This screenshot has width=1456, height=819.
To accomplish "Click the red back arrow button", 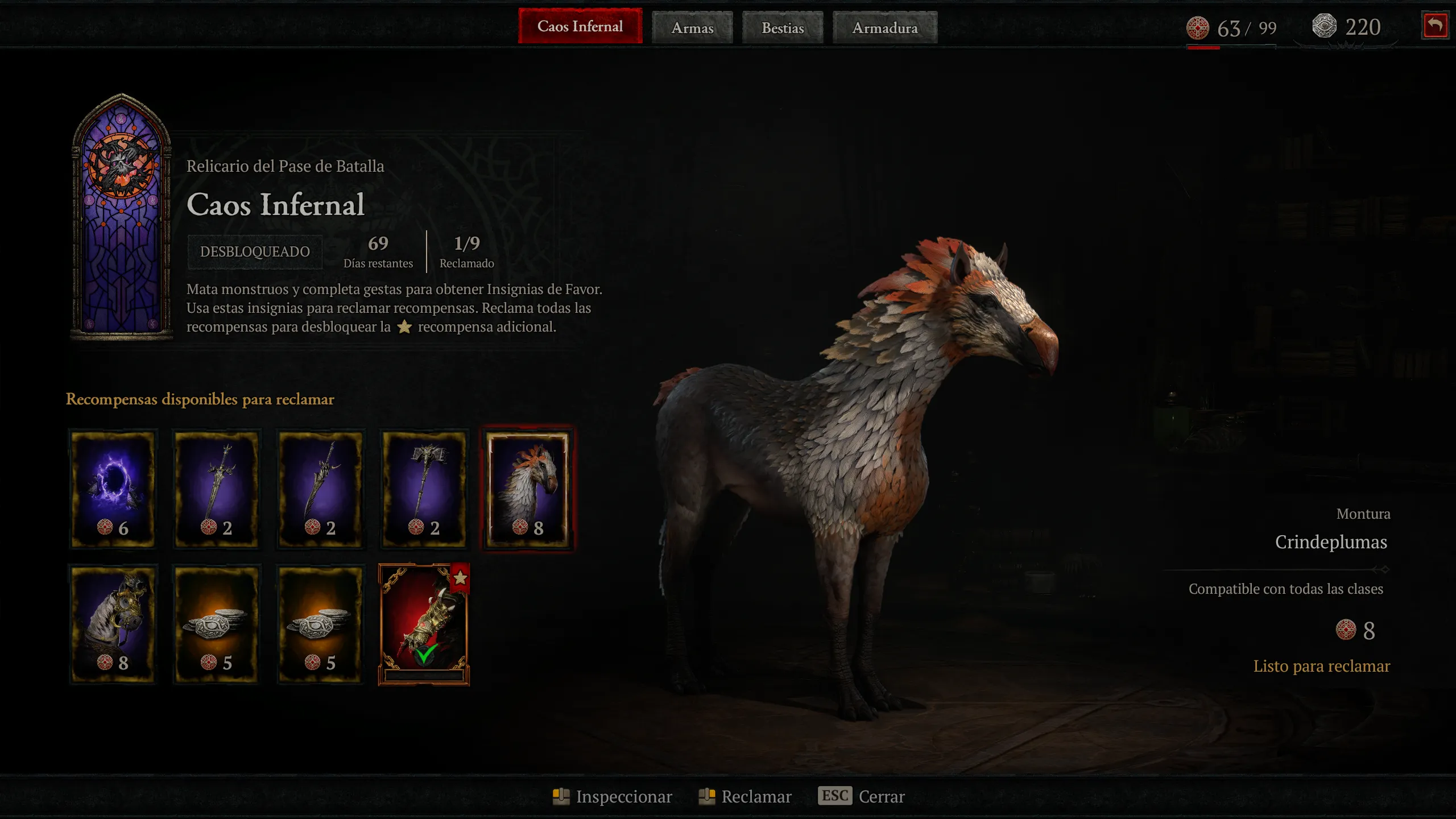I will [x=1434, y=26].
